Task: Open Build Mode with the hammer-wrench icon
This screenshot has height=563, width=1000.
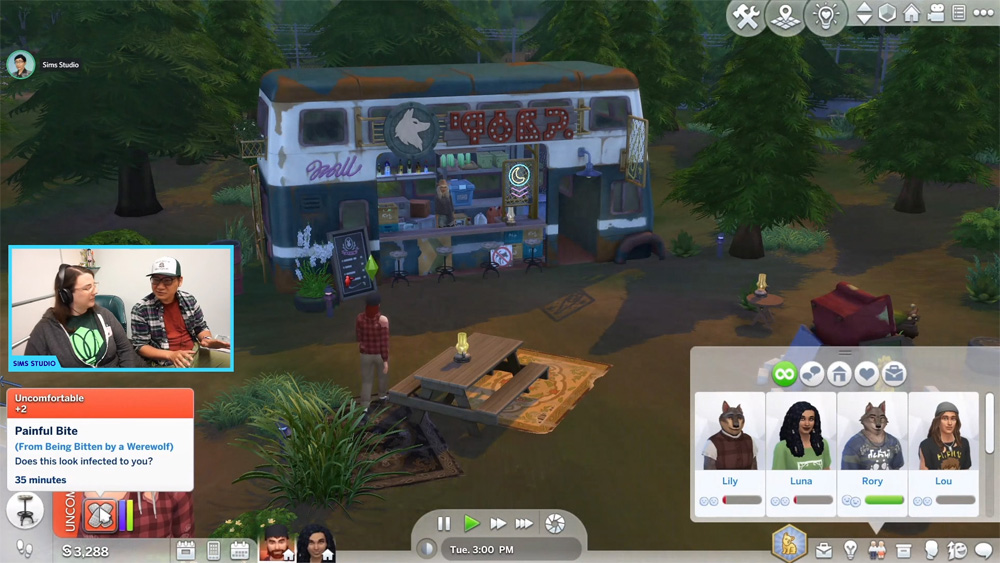Action: click(x=746, y=17)
